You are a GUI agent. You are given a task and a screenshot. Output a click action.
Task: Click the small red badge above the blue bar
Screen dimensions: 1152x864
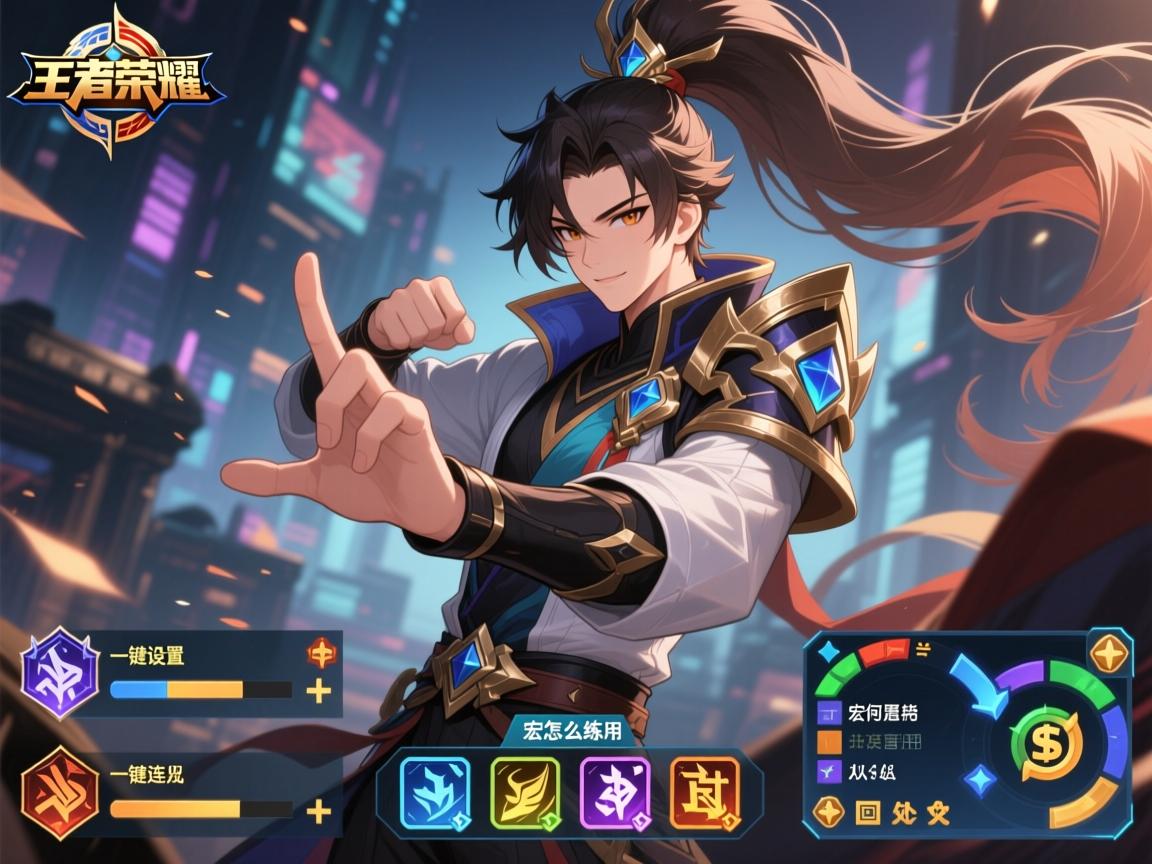321,654
